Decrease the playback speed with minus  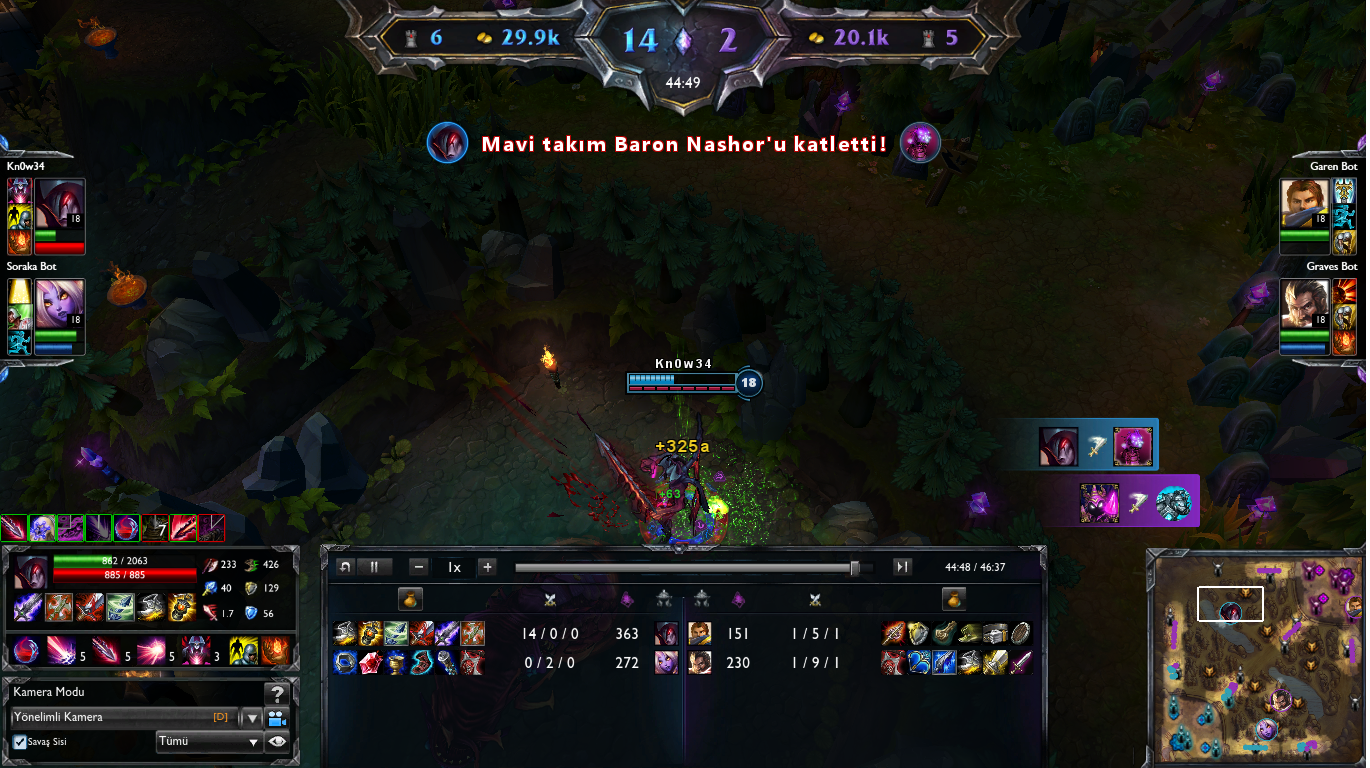(x=419, y=567)
